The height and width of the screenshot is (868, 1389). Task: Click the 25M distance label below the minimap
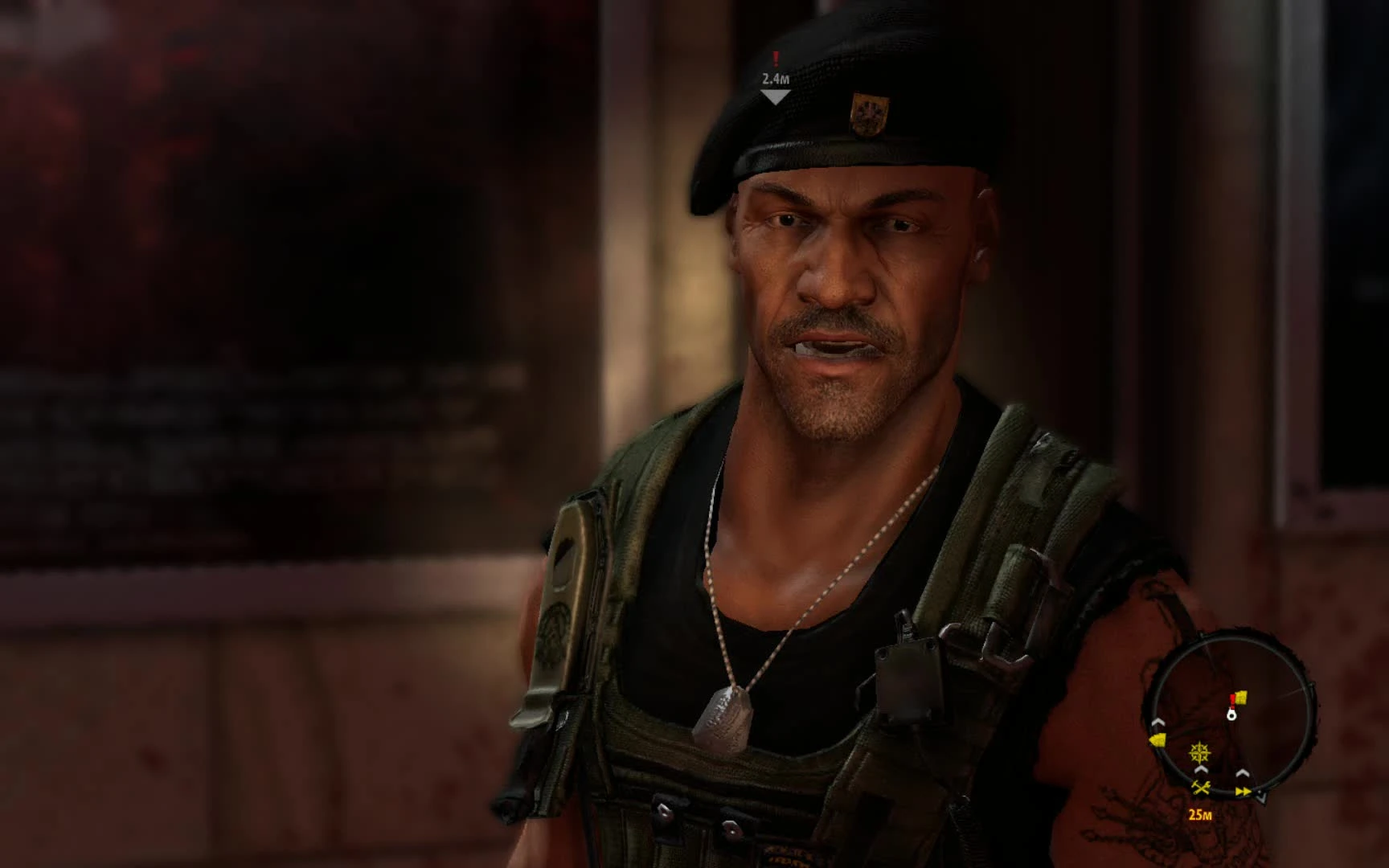coord(1201,815)
